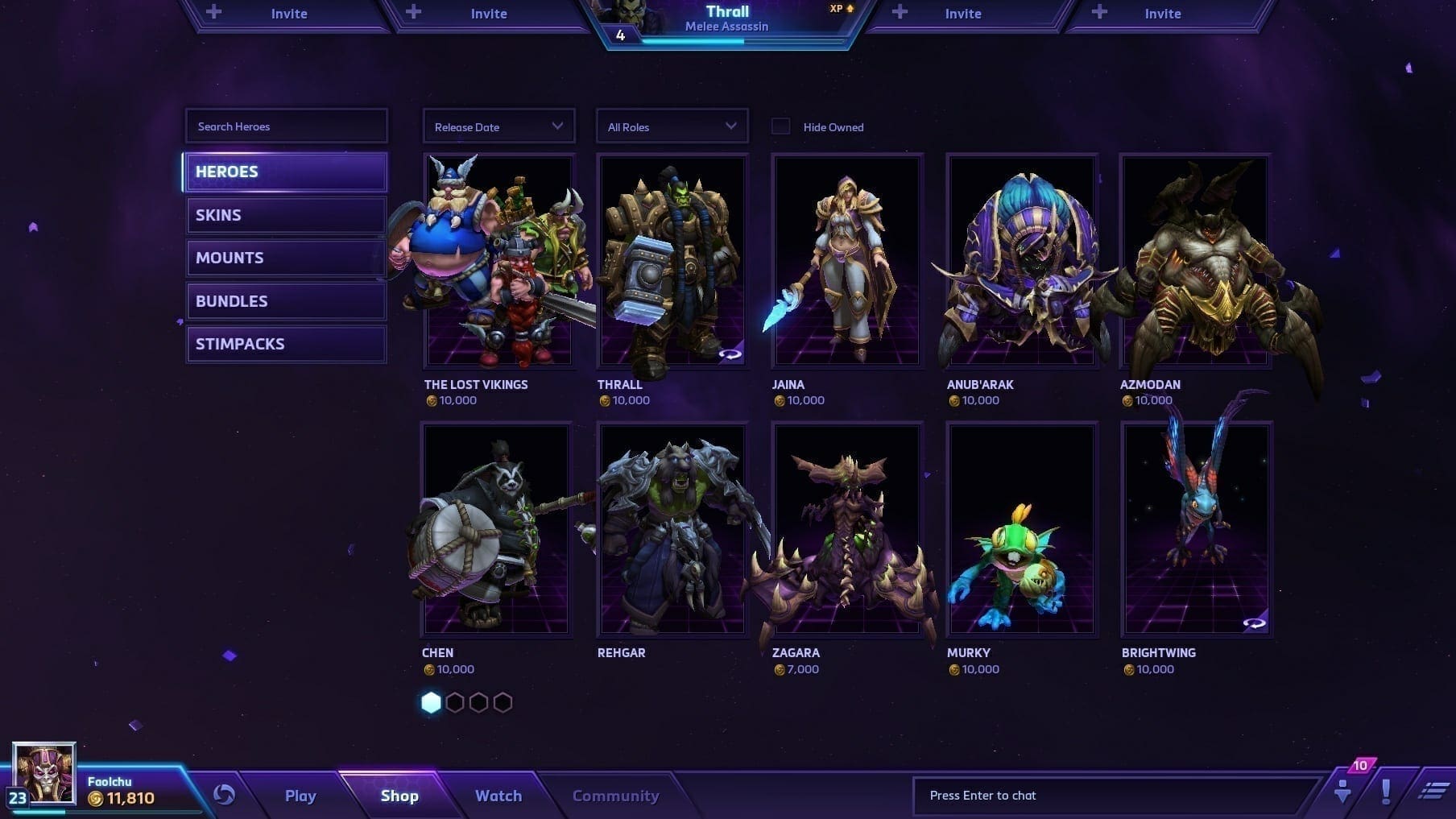Open the Zagara hero card
This screenshot has height=819, width=1456.
[846, 530]
